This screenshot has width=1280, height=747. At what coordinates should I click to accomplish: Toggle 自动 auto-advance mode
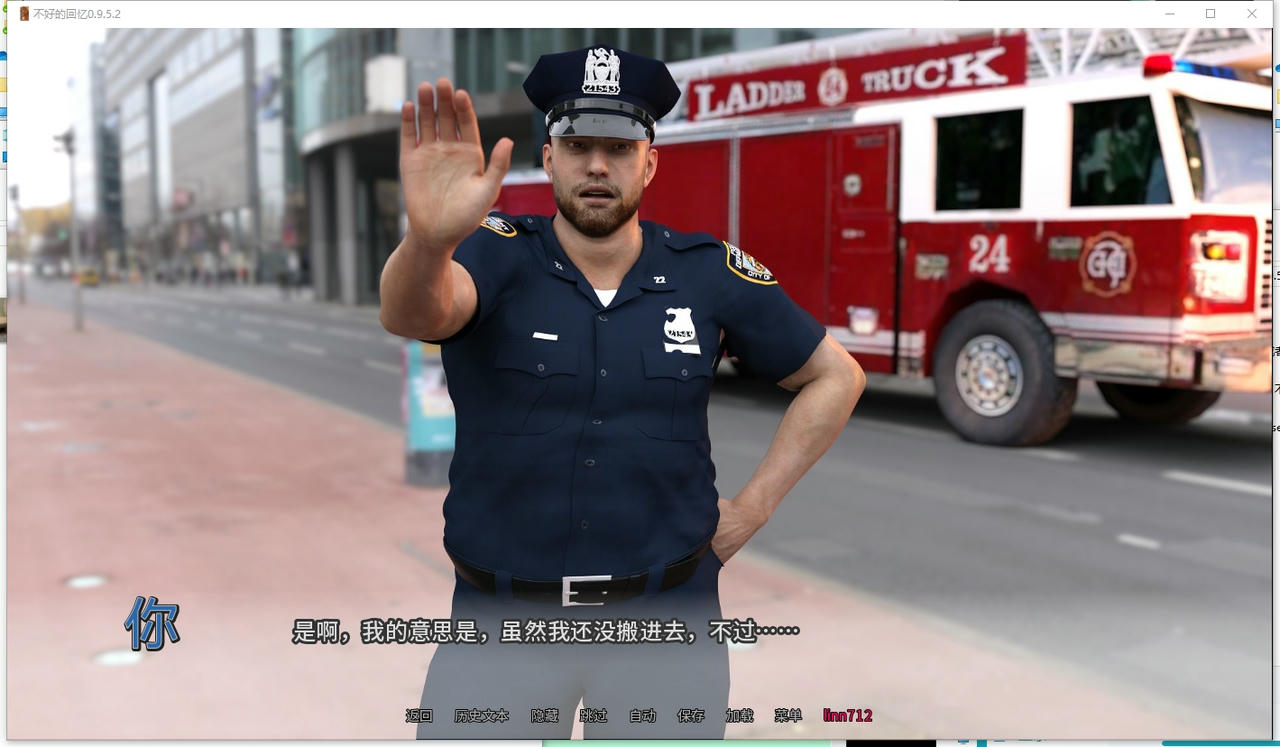click(x=642, y=716)
